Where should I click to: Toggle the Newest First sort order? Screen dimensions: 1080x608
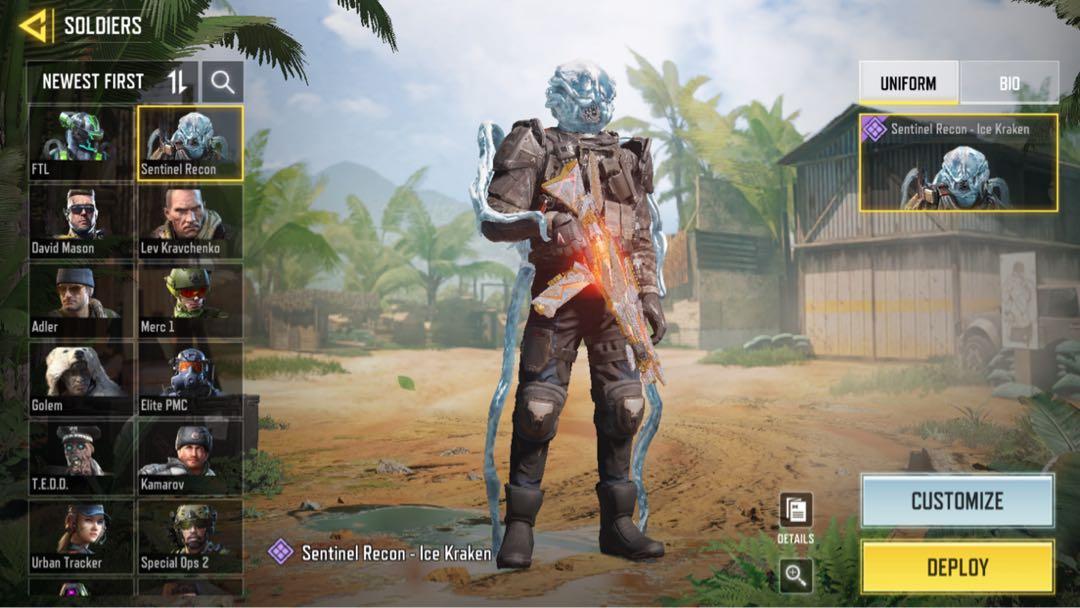pos(177,82)
